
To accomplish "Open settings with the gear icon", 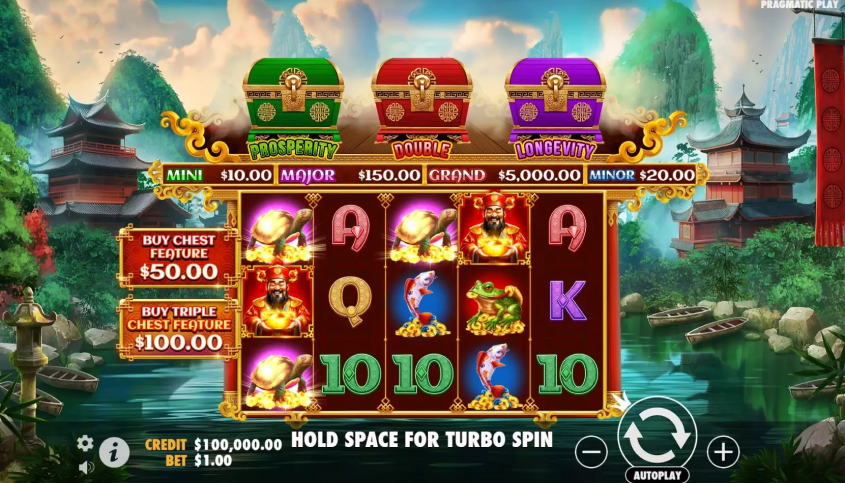I will pyautogui.click(x=85, y=443).
